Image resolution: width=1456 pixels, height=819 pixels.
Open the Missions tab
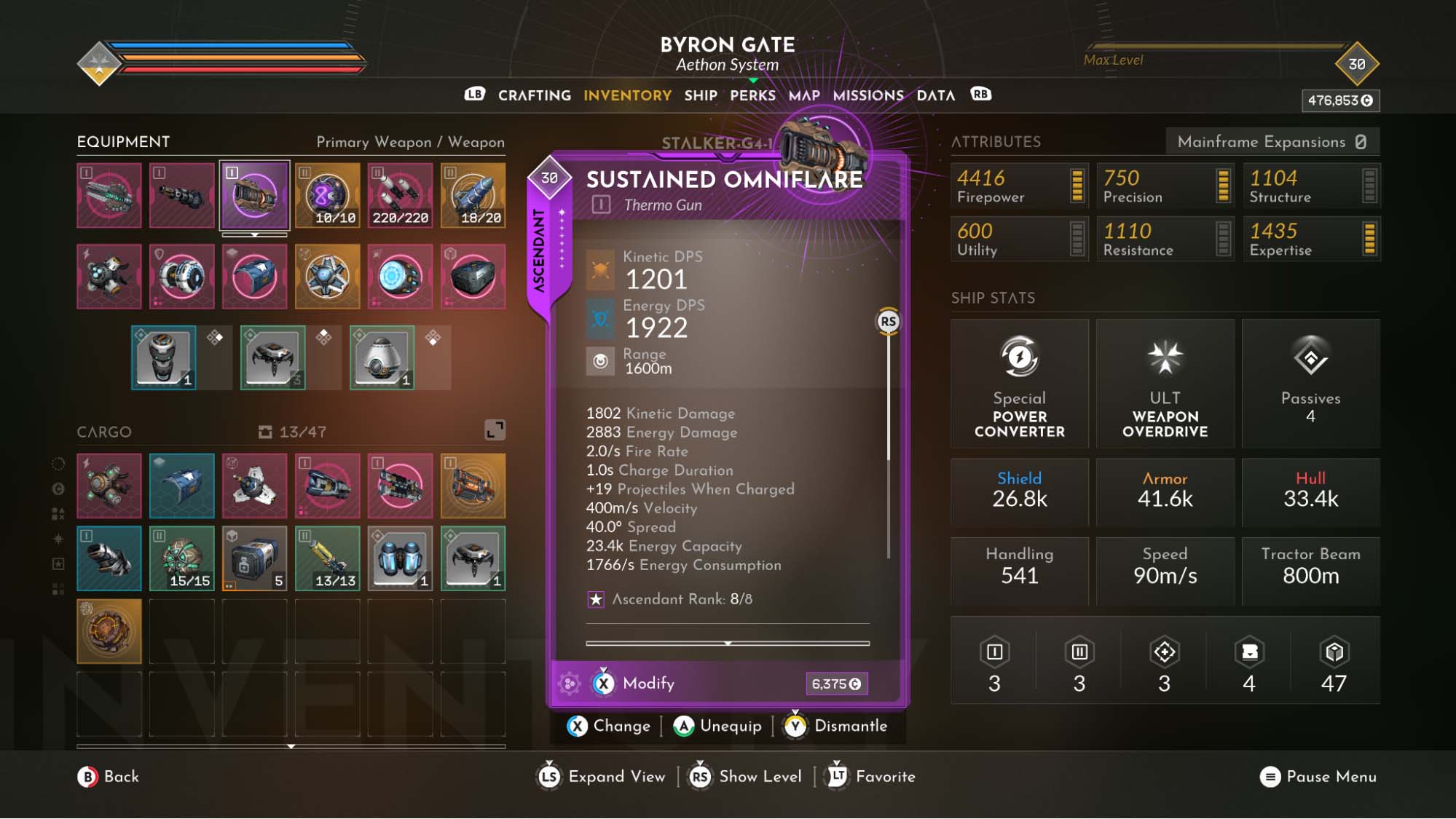click(867, 95)
